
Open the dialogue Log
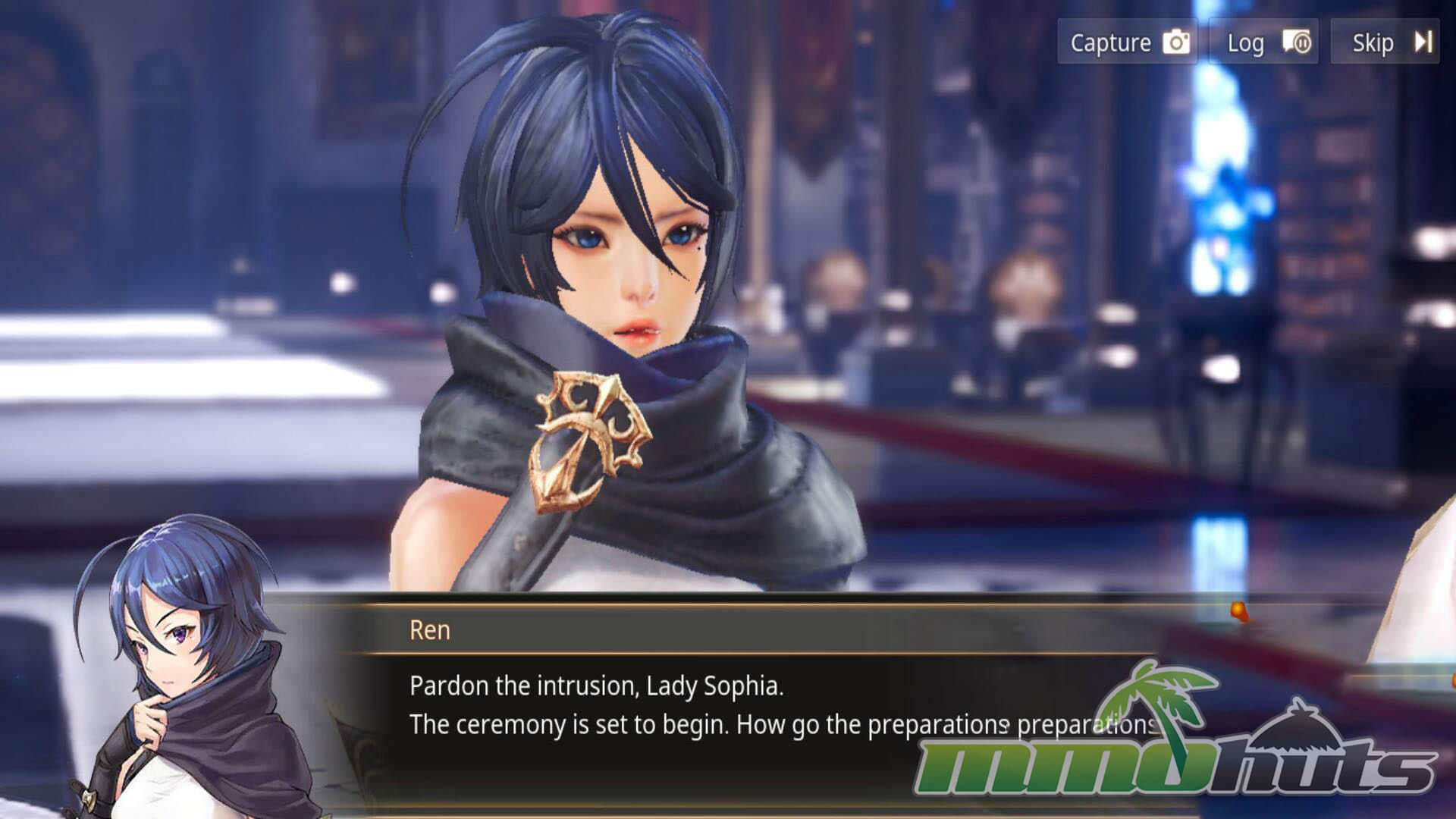[x=1264, y=42]
